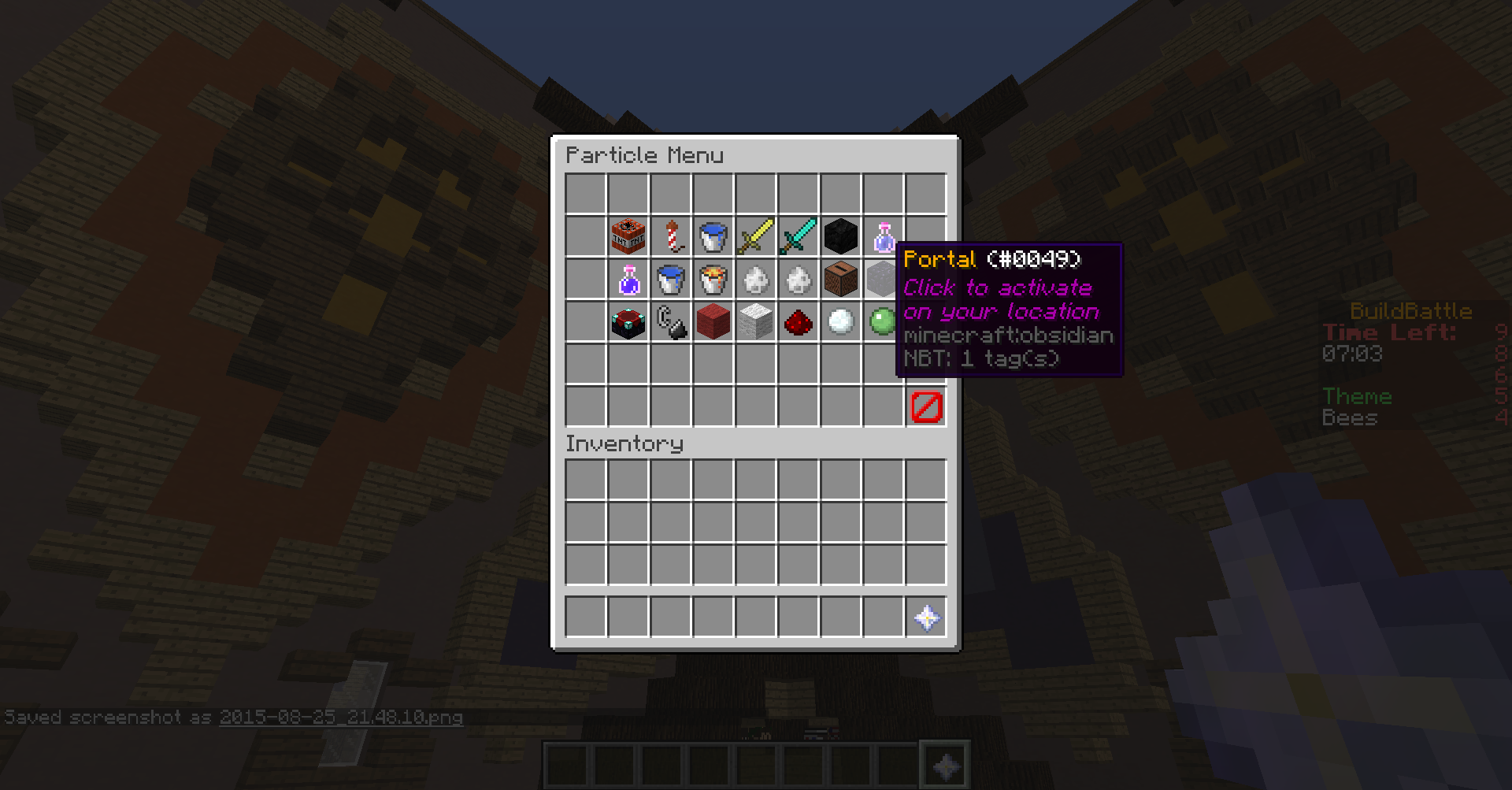The image size is (1512, 790).
Task: Click the note block particle effect
Action: [x=840, y=278]
